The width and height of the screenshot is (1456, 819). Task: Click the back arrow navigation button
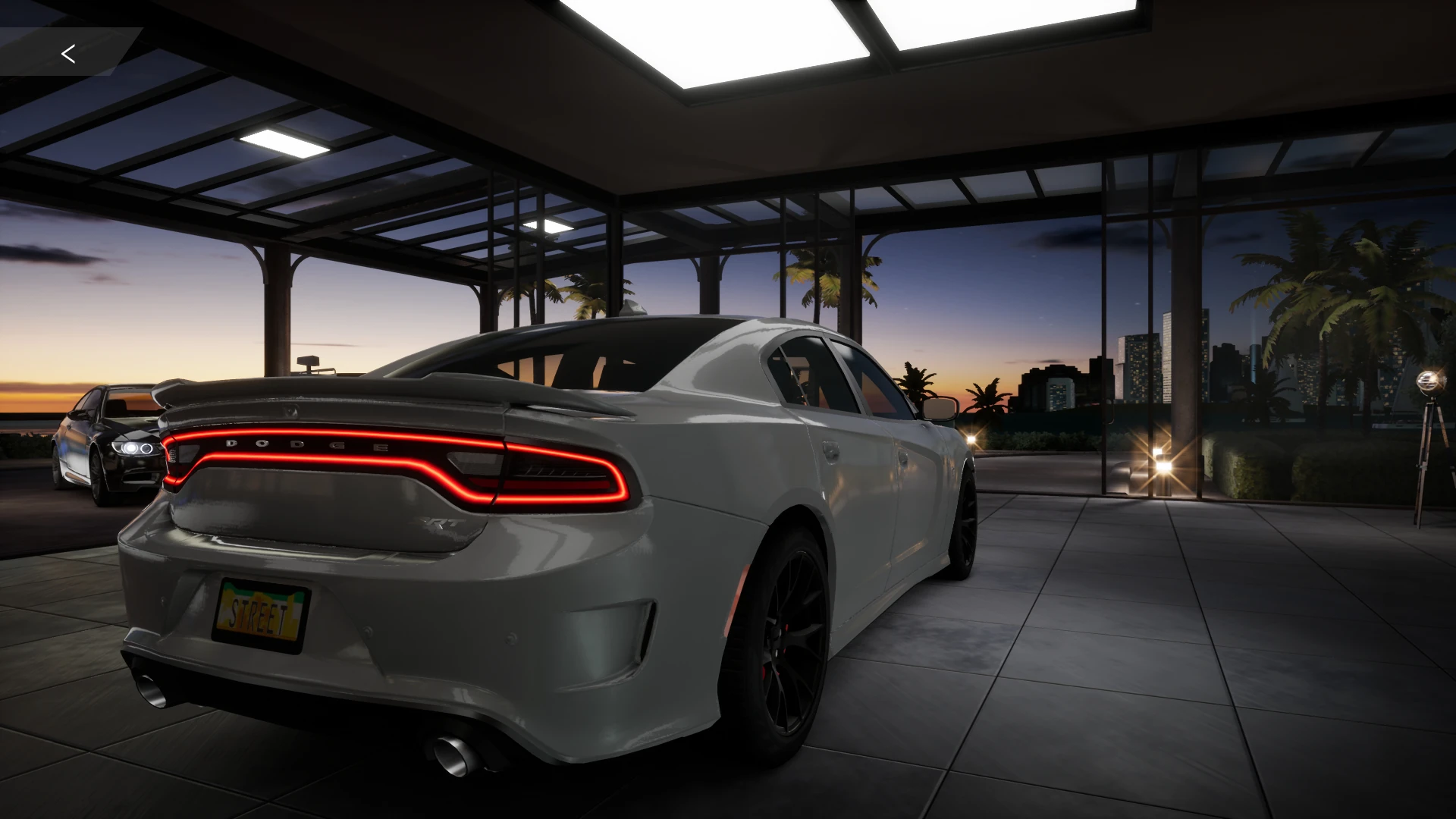68,53
